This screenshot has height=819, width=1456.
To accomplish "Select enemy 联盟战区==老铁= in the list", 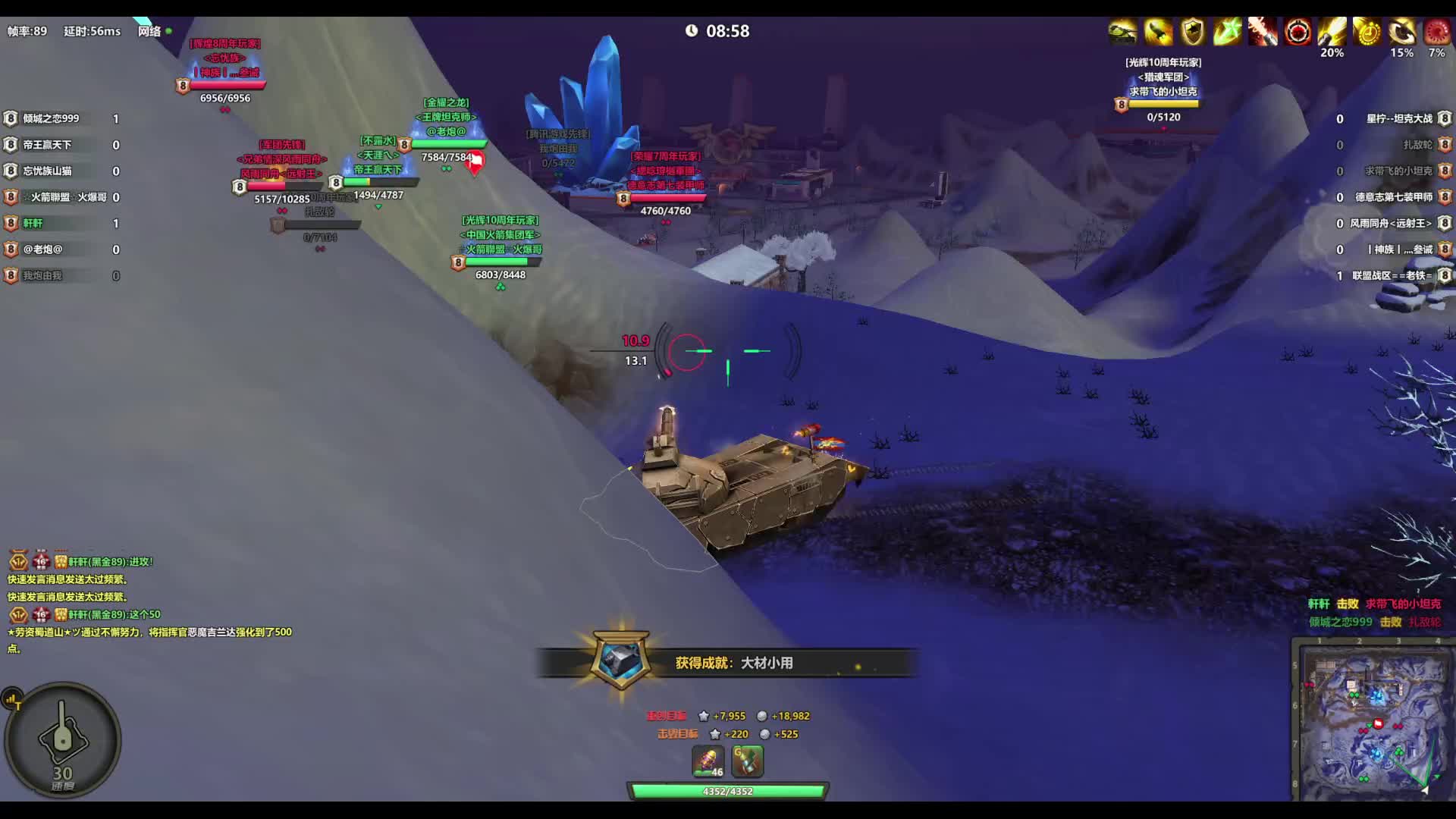I will click(1392, 275).
